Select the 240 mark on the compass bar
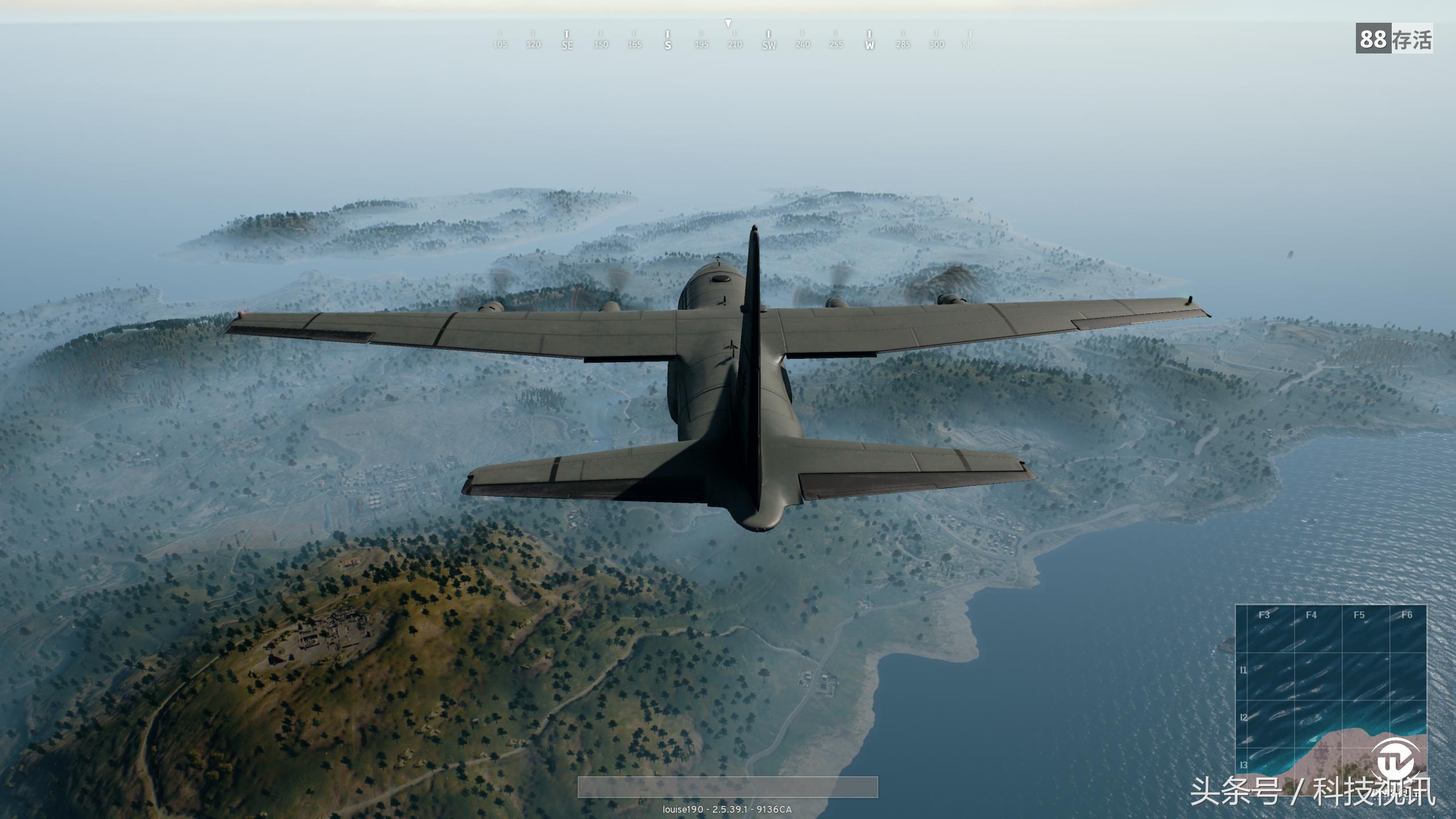 [803, 44]
